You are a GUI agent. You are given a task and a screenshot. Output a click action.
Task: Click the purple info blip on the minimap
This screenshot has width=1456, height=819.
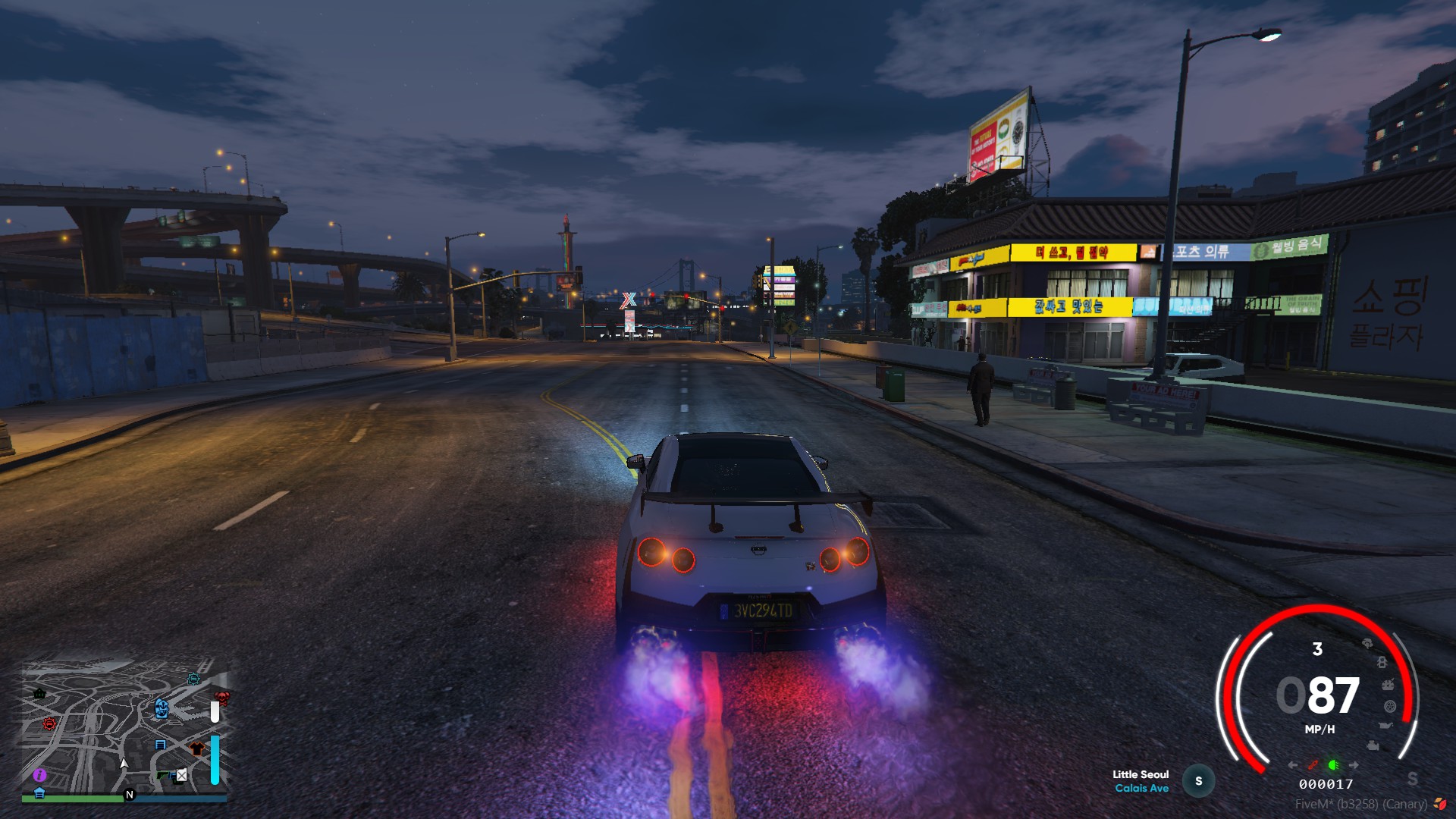pos(39,775)
